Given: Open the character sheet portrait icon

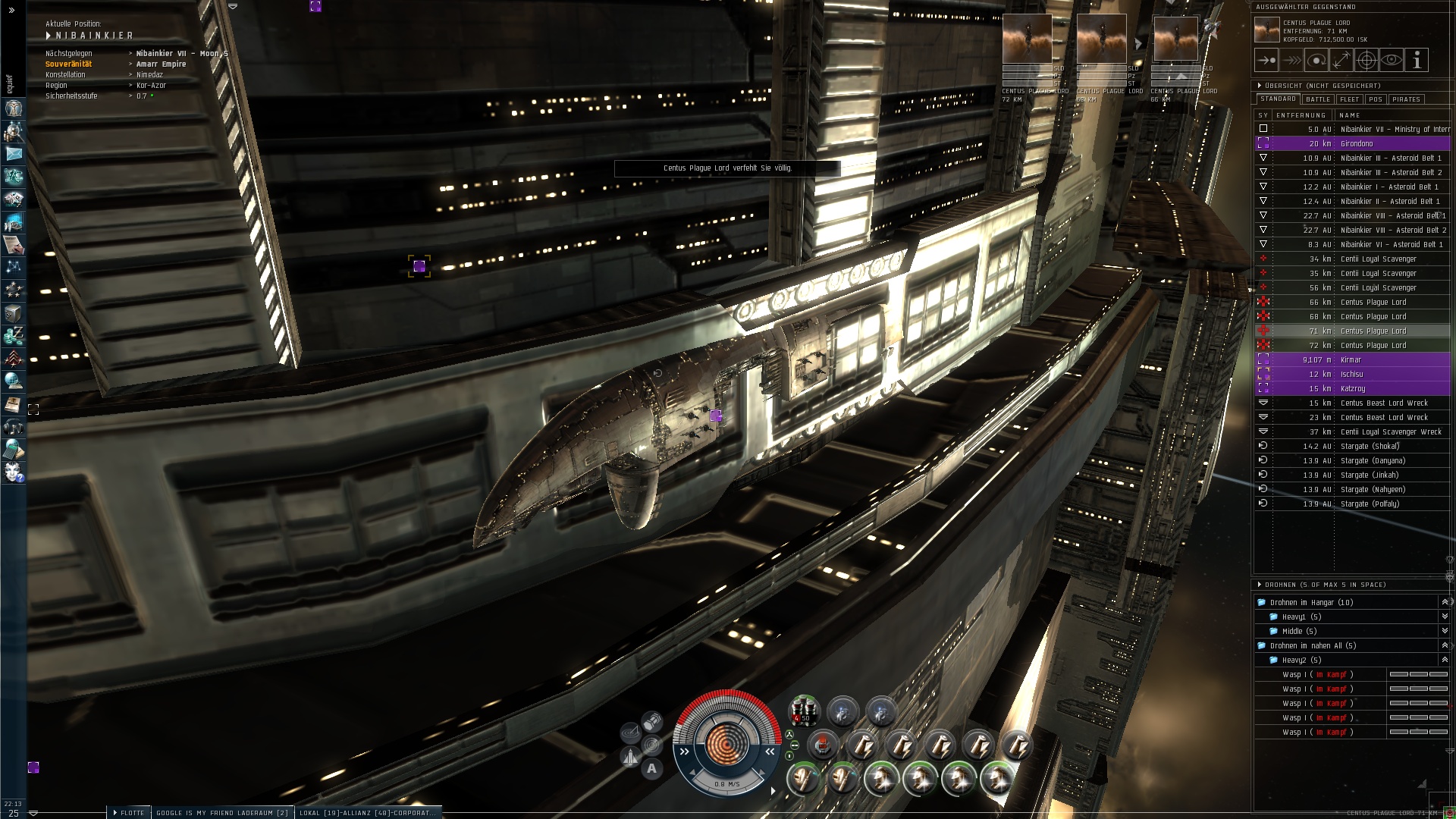Looking at the screenshot, I should click(x=14, y=108).
